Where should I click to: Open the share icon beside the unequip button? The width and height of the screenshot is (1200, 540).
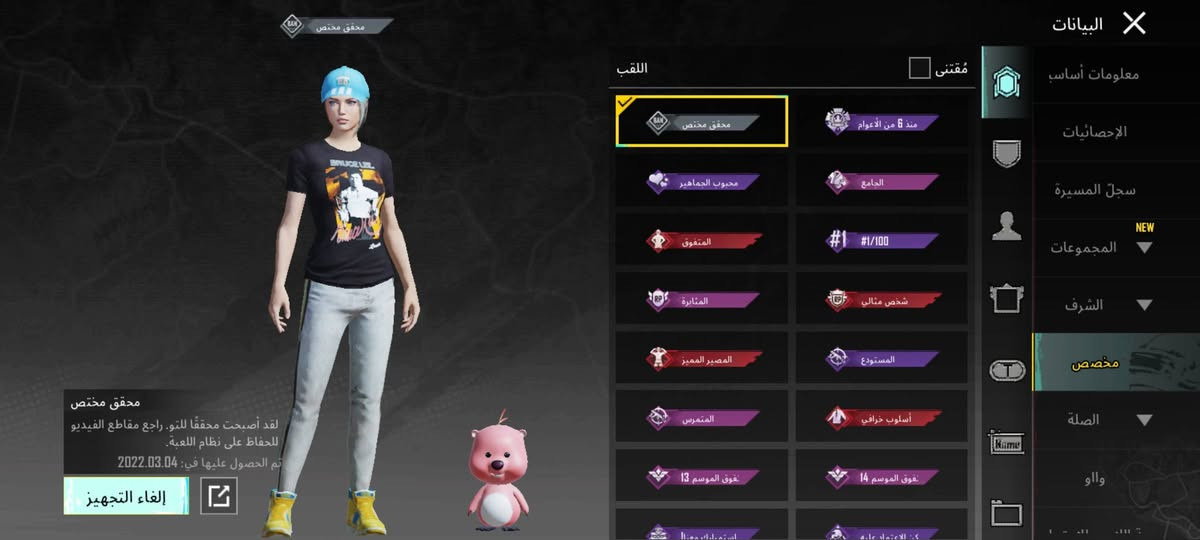click(x=219, y=496)
